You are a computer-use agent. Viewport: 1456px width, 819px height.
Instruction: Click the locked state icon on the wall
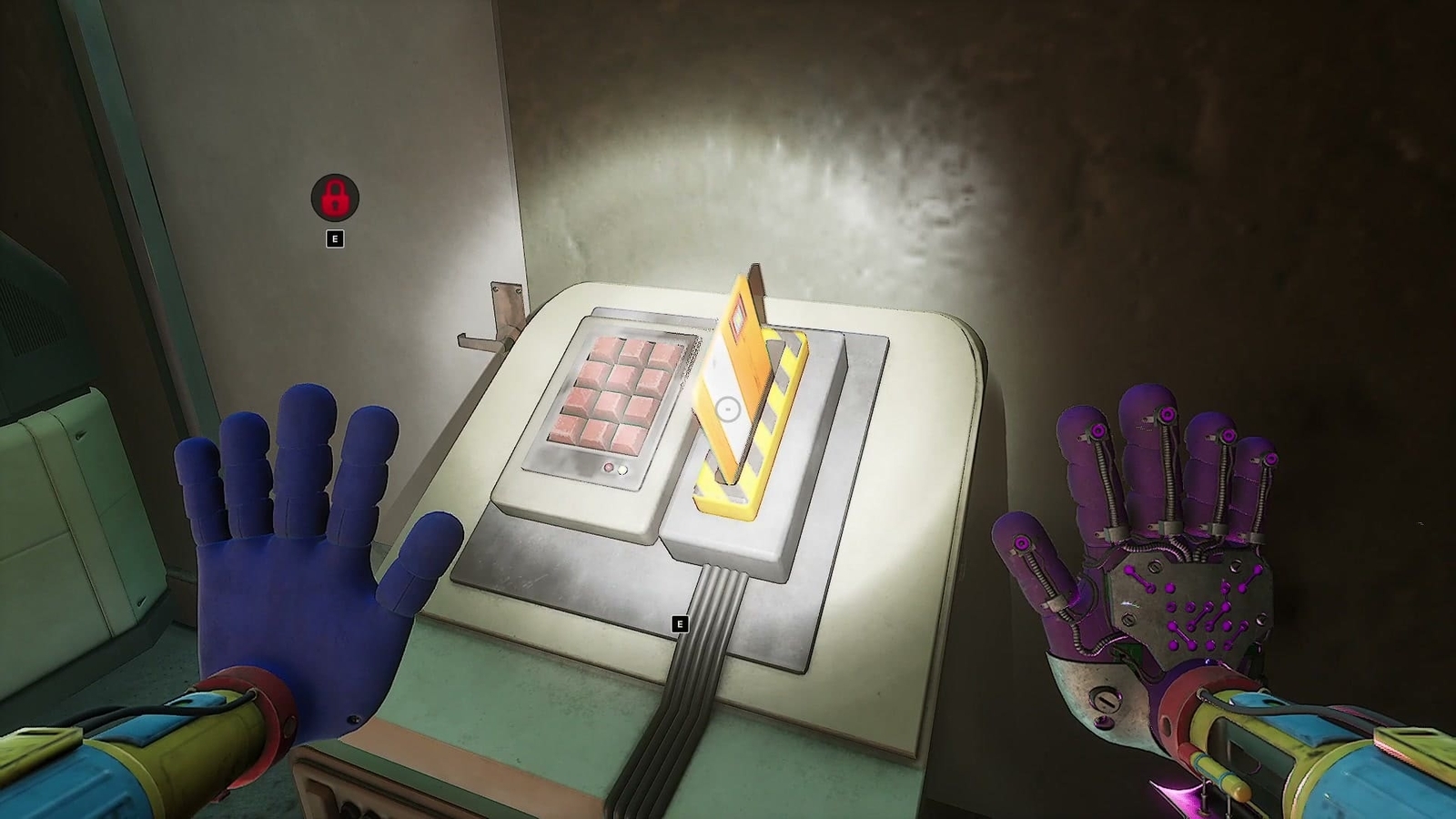pyautogui.click(x=335, y=198)
